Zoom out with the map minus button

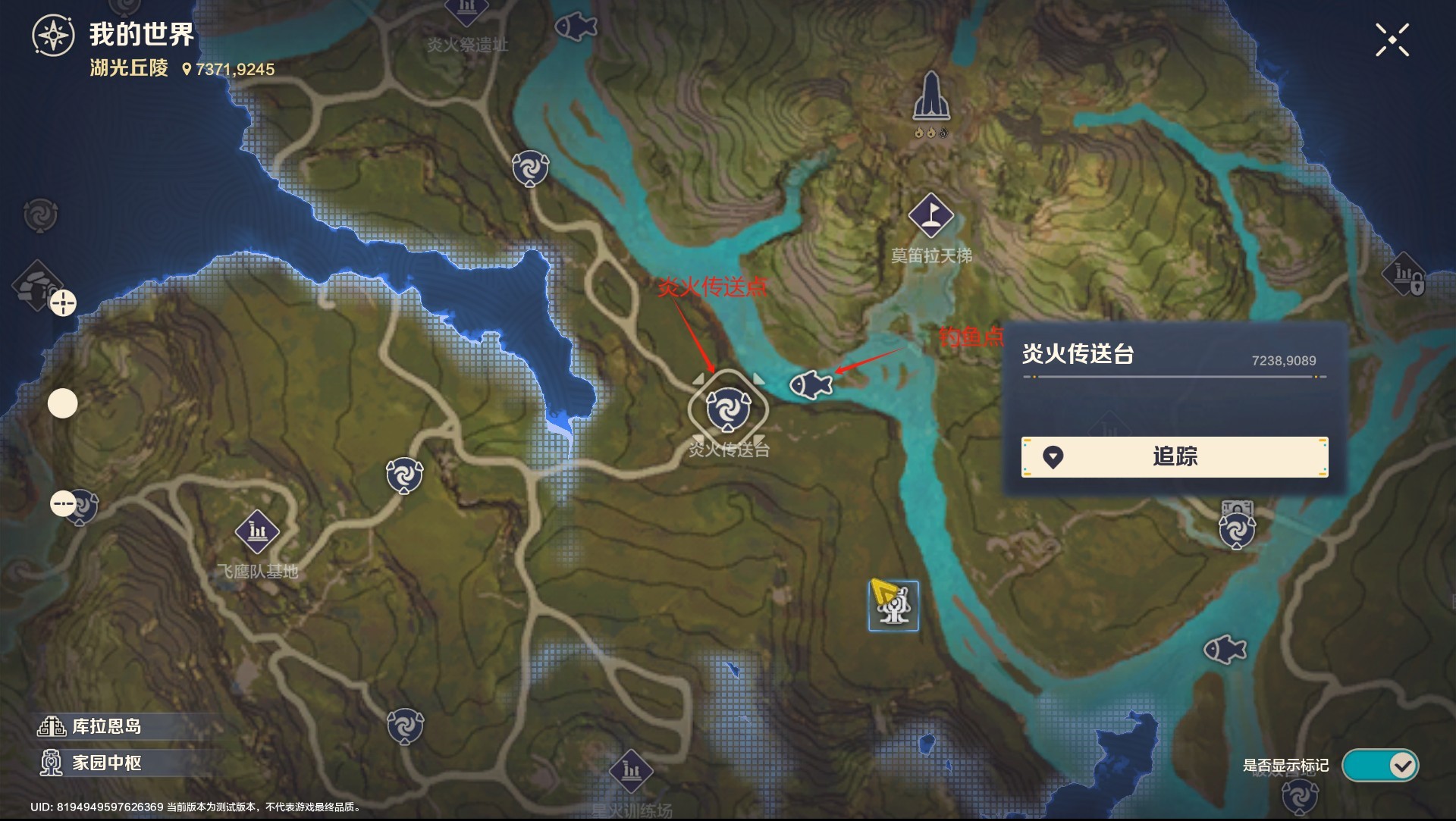(63, 503)
